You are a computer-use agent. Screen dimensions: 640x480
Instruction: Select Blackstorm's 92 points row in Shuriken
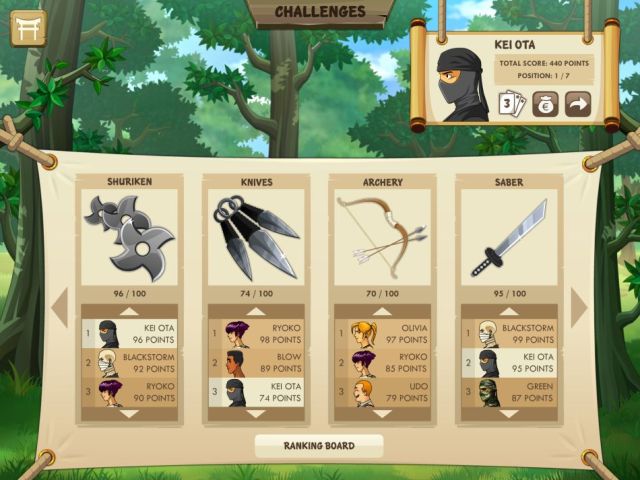click(130, 362)
